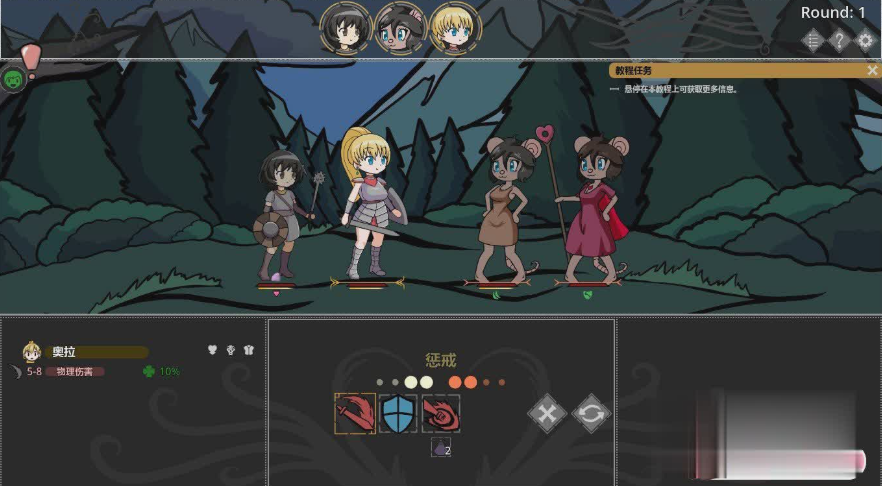Viewport: 882px width, 486px height.
Task: Click the circular arrows swap button
Action: pos(591,413)
